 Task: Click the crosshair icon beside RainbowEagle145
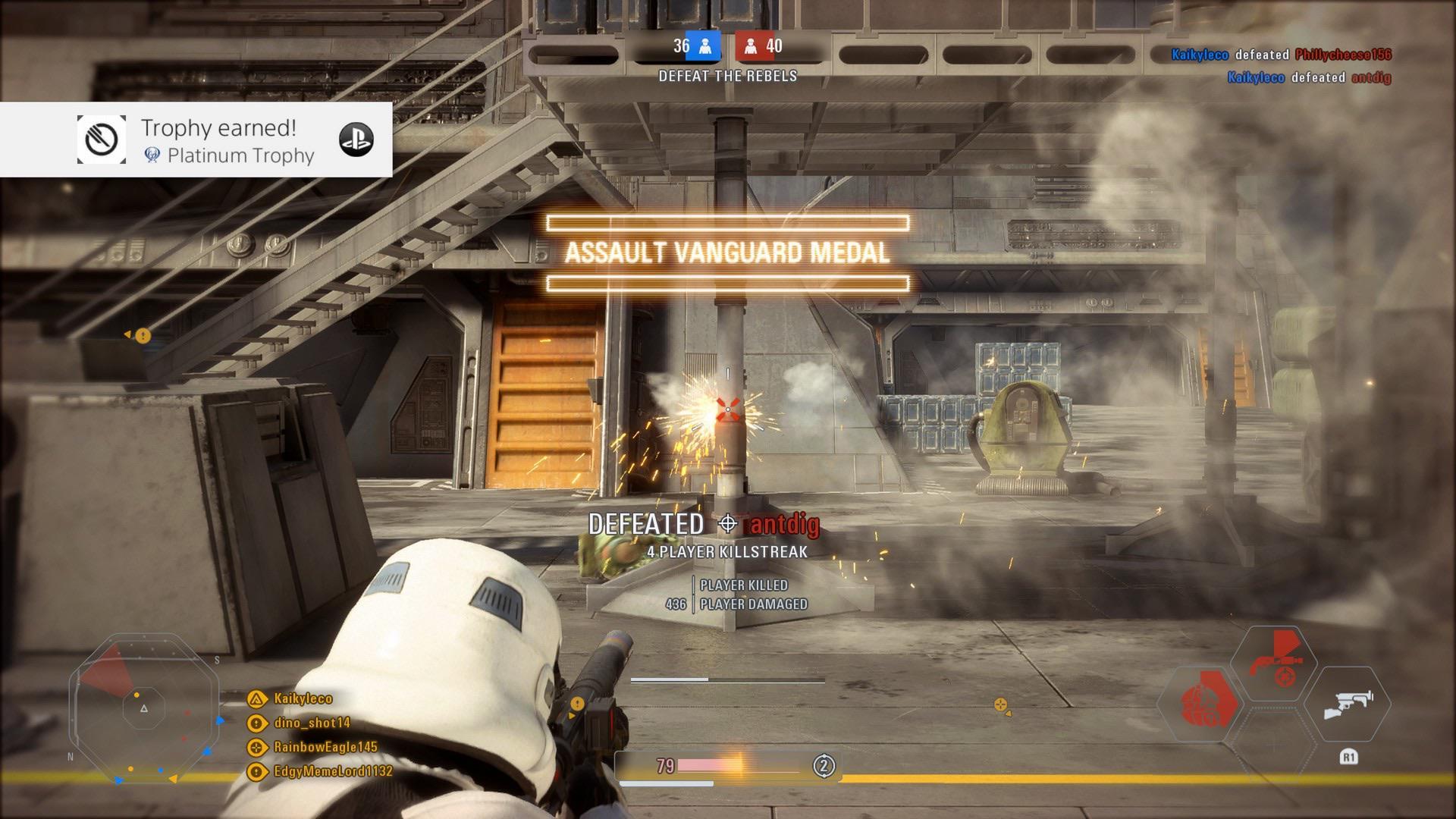tap(256, 747)
